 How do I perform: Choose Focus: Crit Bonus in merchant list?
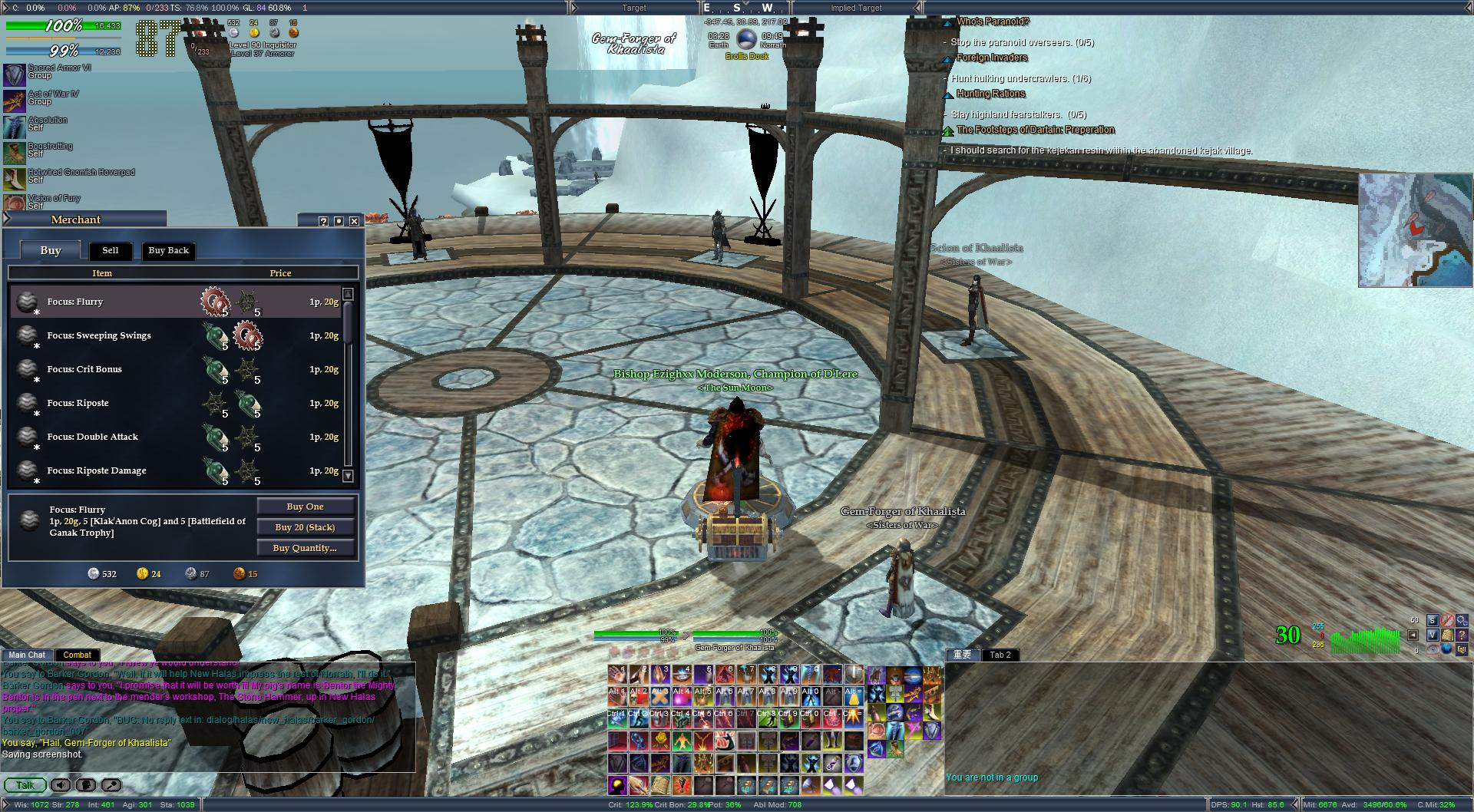pos(84,369)
